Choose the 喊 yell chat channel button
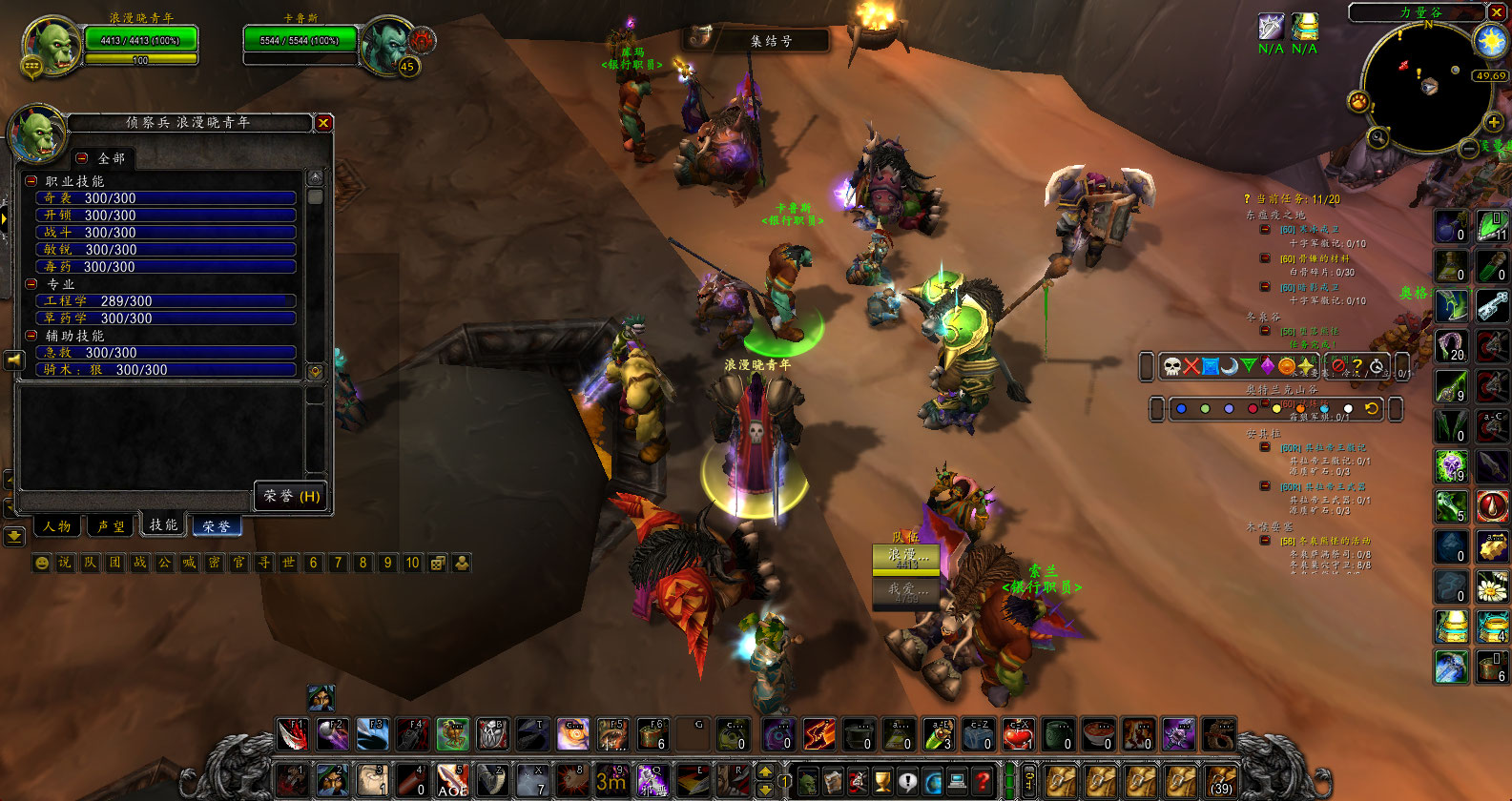 [x=189, y=563]
